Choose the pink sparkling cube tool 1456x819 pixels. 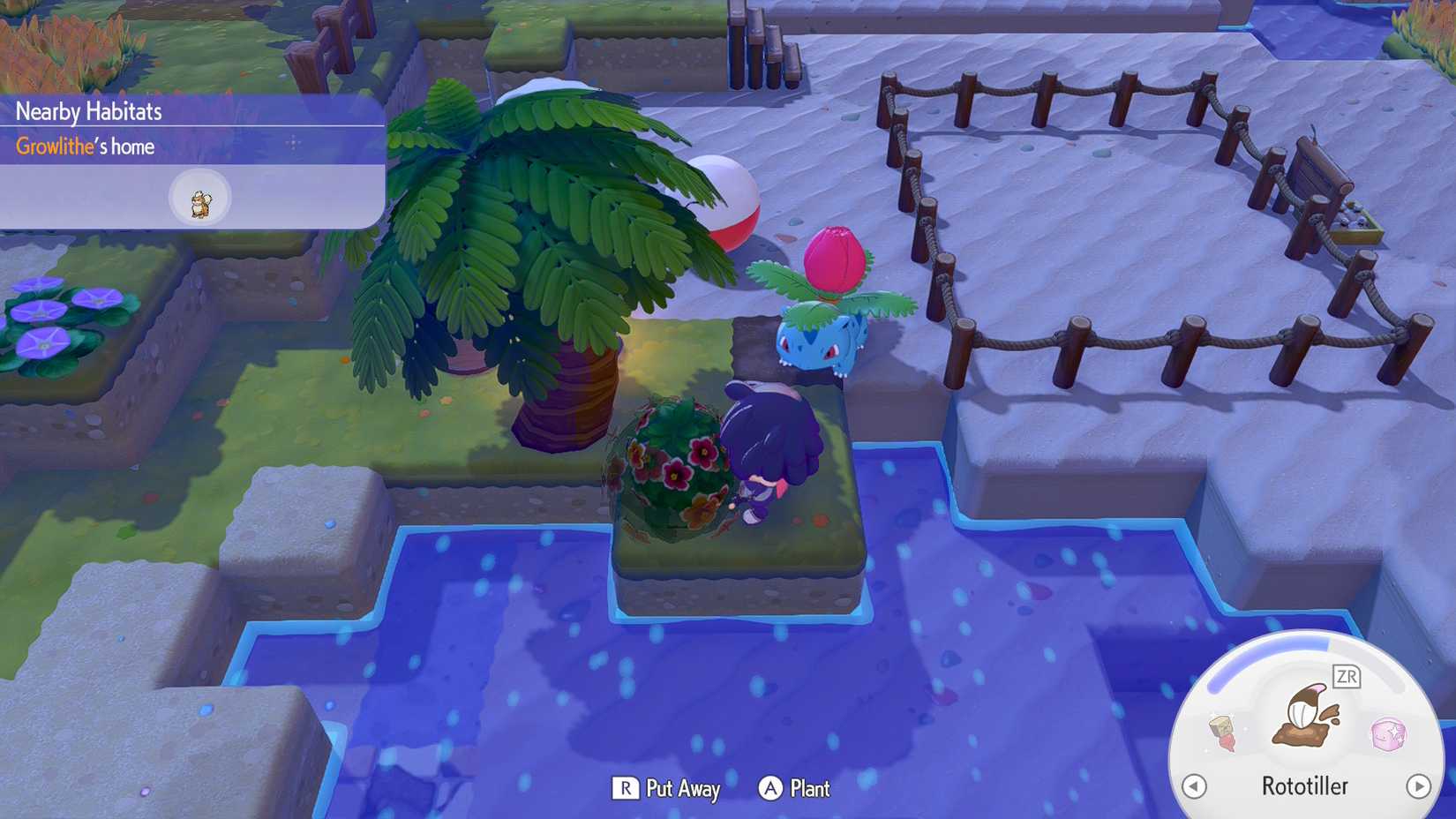pos(1388,733)
